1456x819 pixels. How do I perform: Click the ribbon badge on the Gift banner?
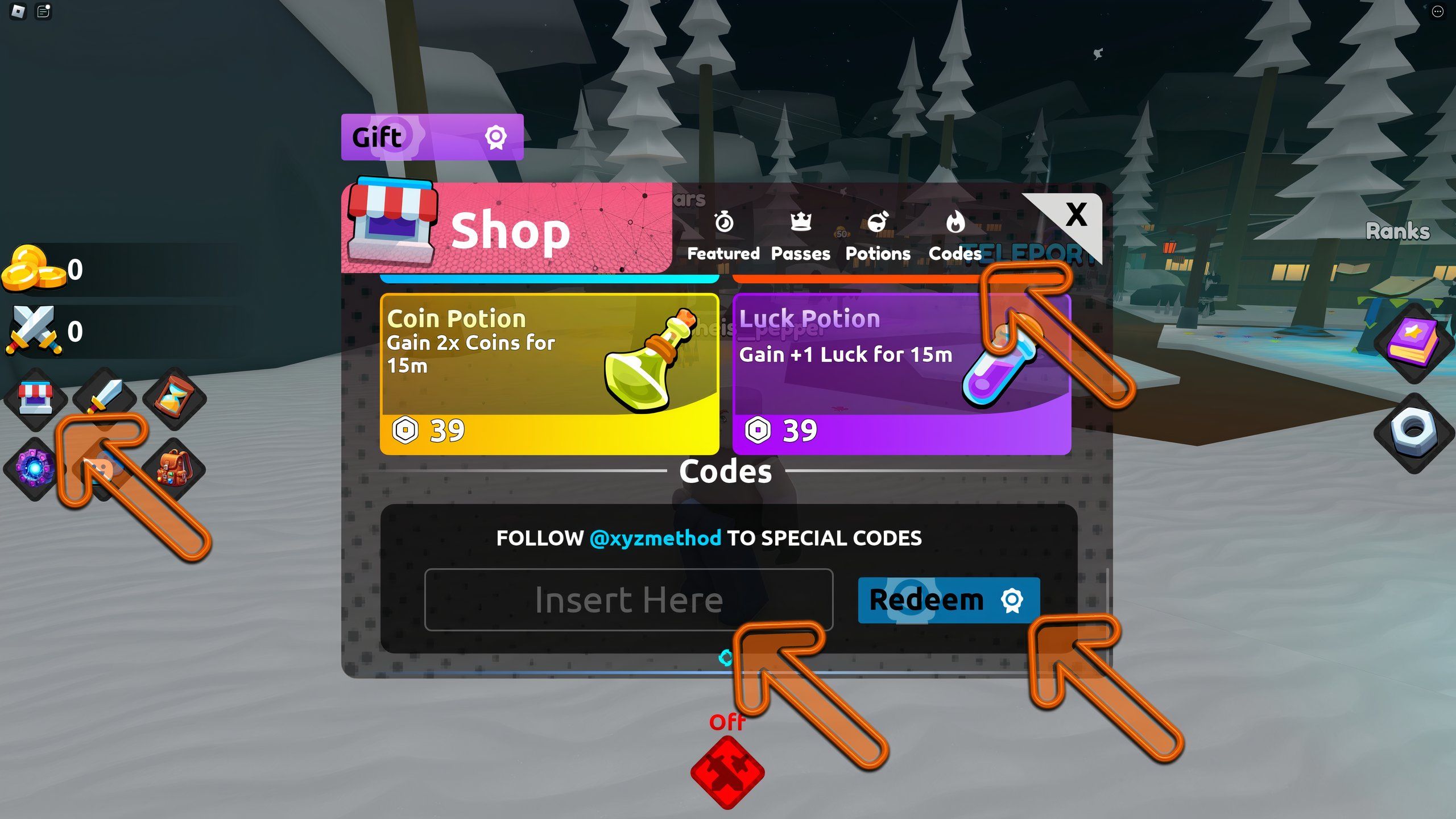coord(497,136)
